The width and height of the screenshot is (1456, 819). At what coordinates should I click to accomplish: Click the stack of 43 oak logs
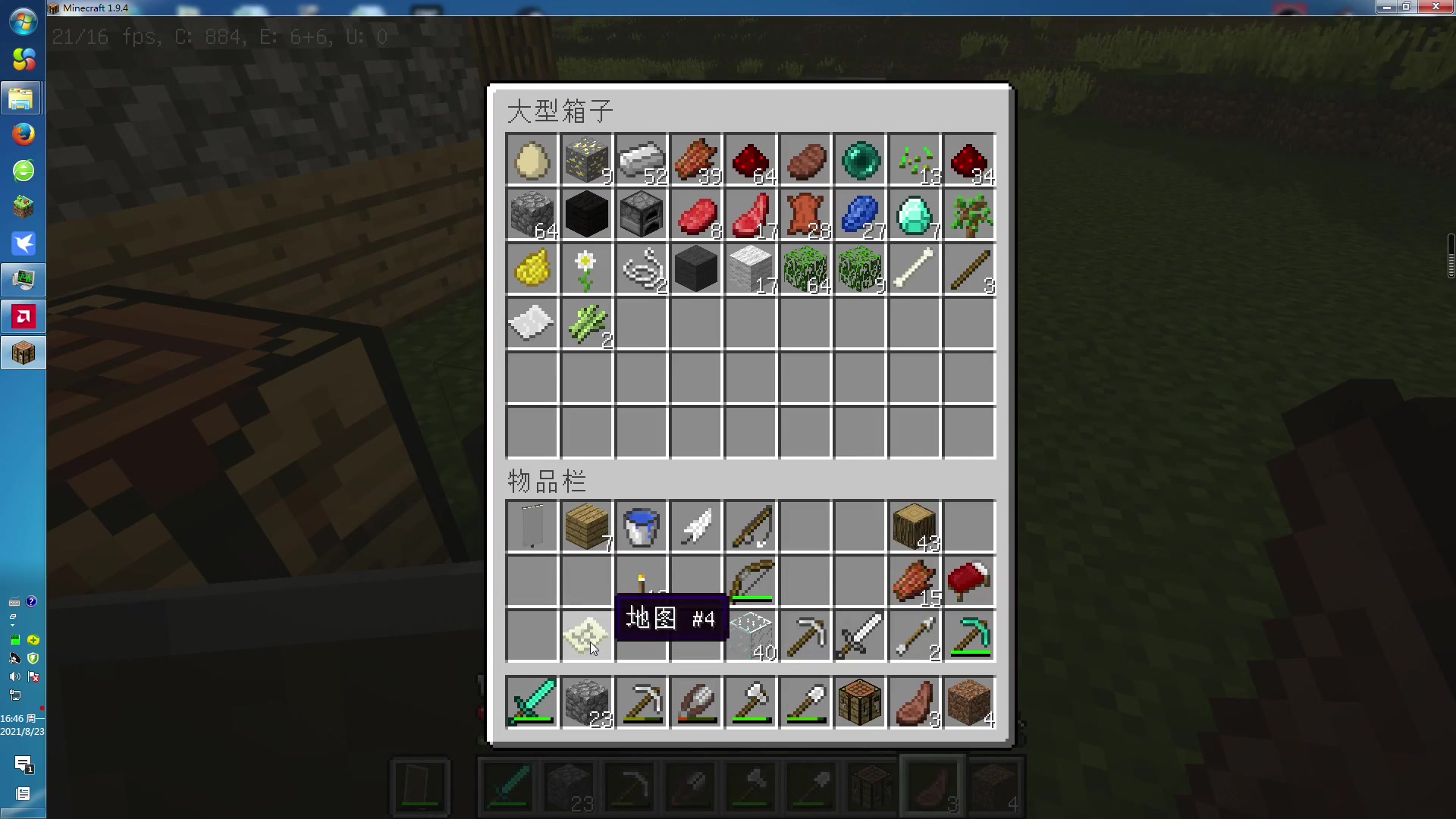(914, 526)
